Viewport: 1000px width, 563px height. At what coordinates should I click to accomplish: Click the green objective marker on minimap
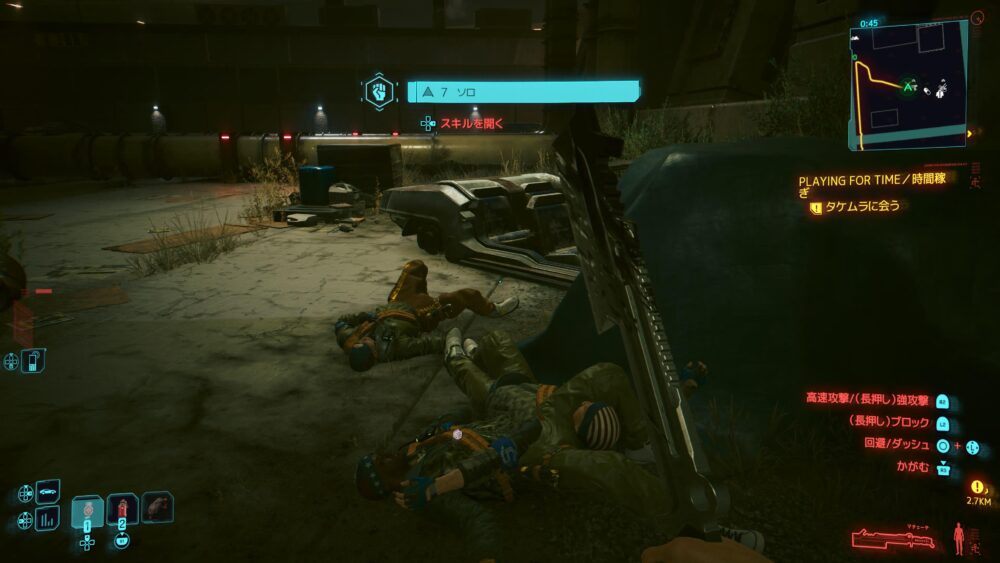(908, 87)
